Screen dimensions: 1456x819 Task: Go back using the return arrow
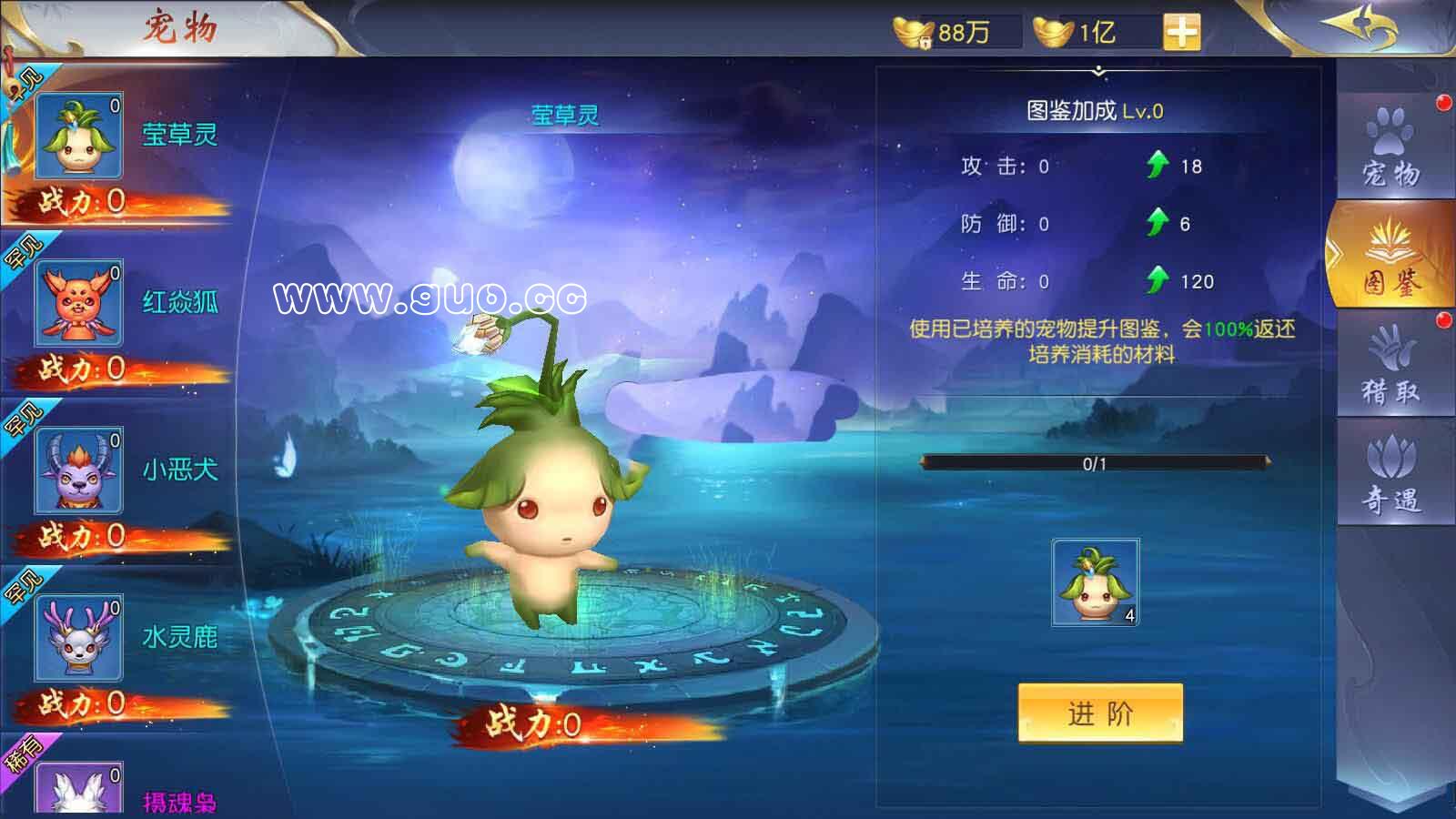(x=1360, y=27)
